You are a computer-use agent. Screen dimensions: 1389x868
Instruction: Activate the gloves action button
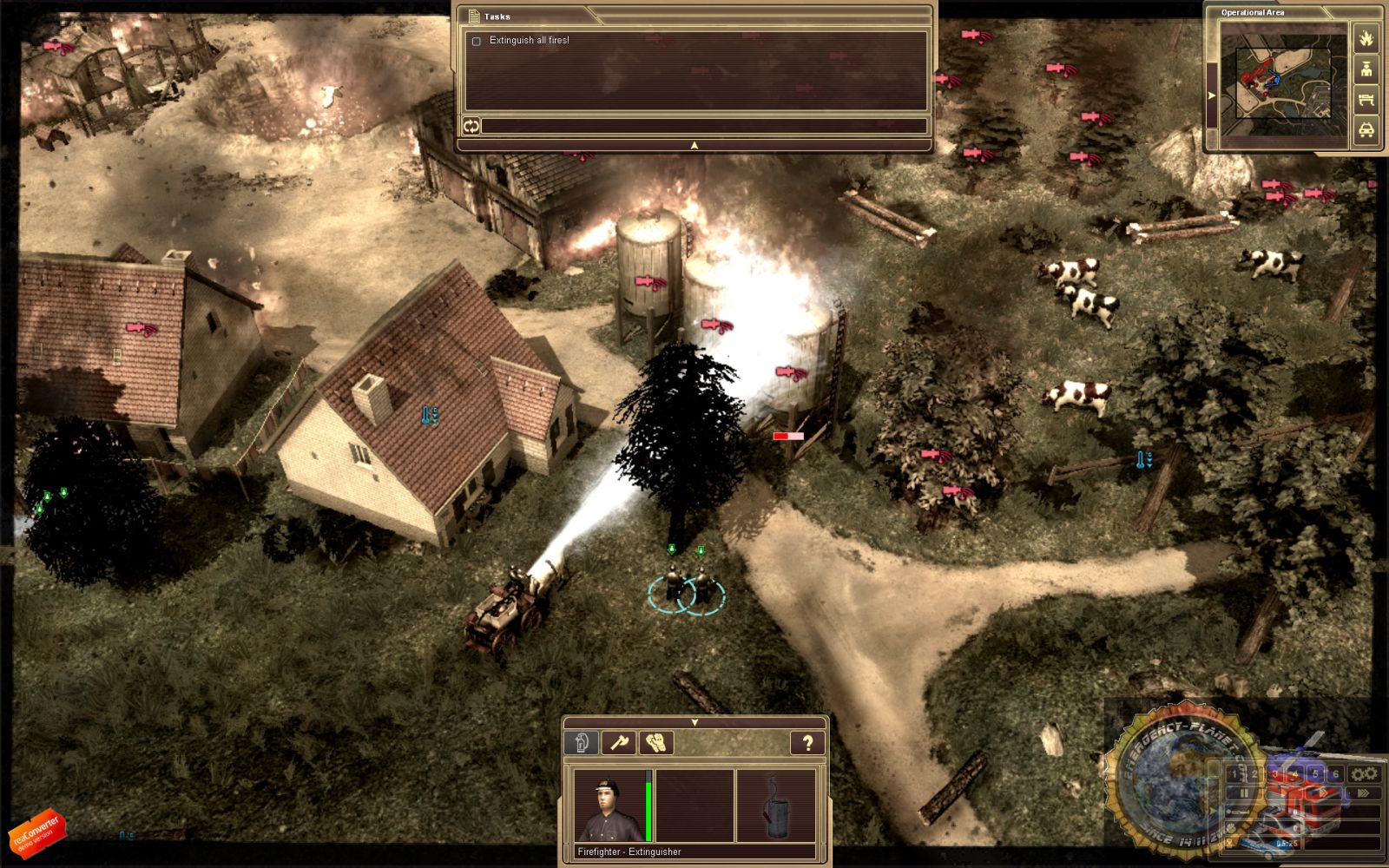pos(656,743)
